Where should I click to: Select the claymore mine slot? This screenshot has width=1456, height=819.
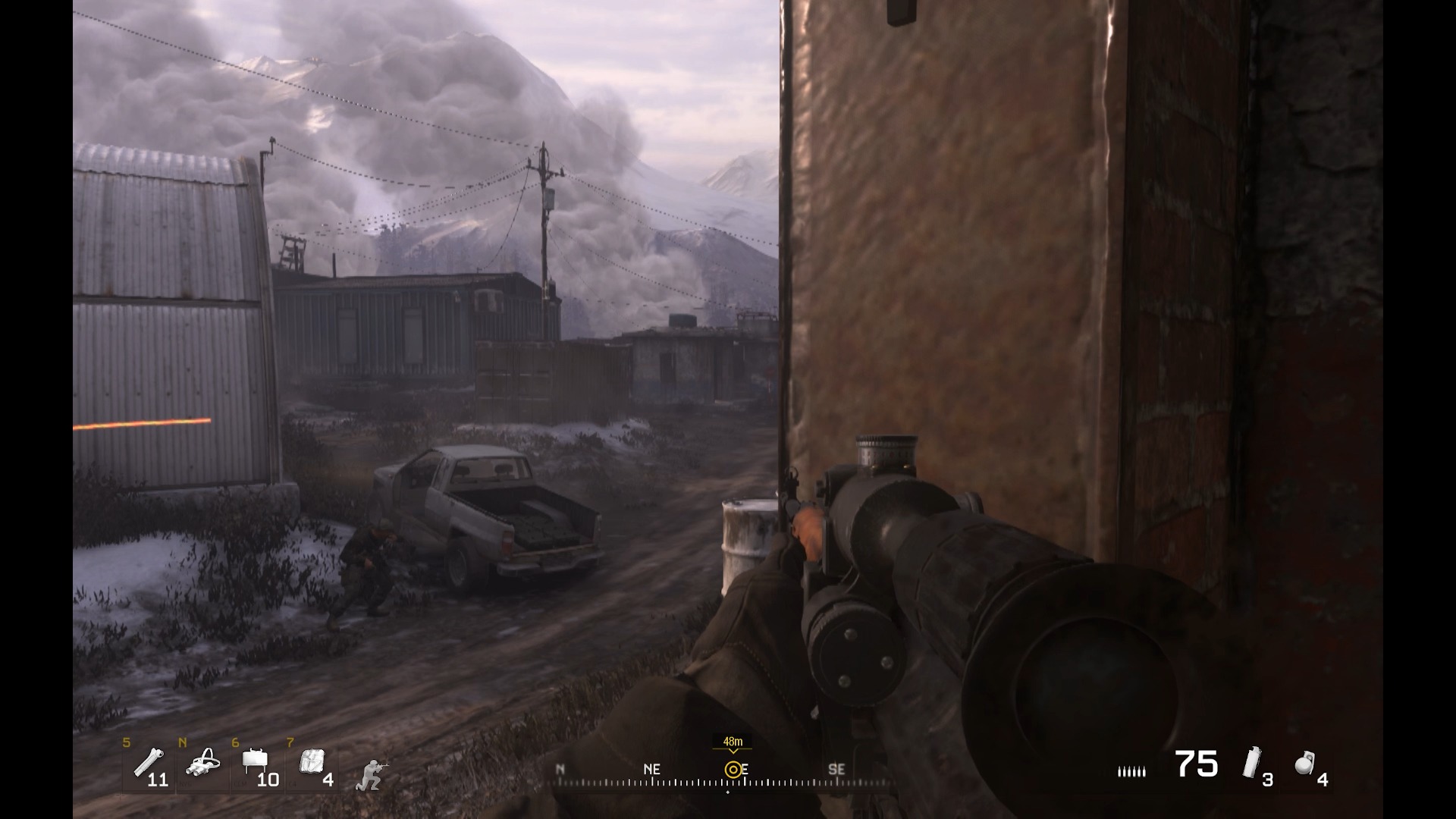[255, 761]
